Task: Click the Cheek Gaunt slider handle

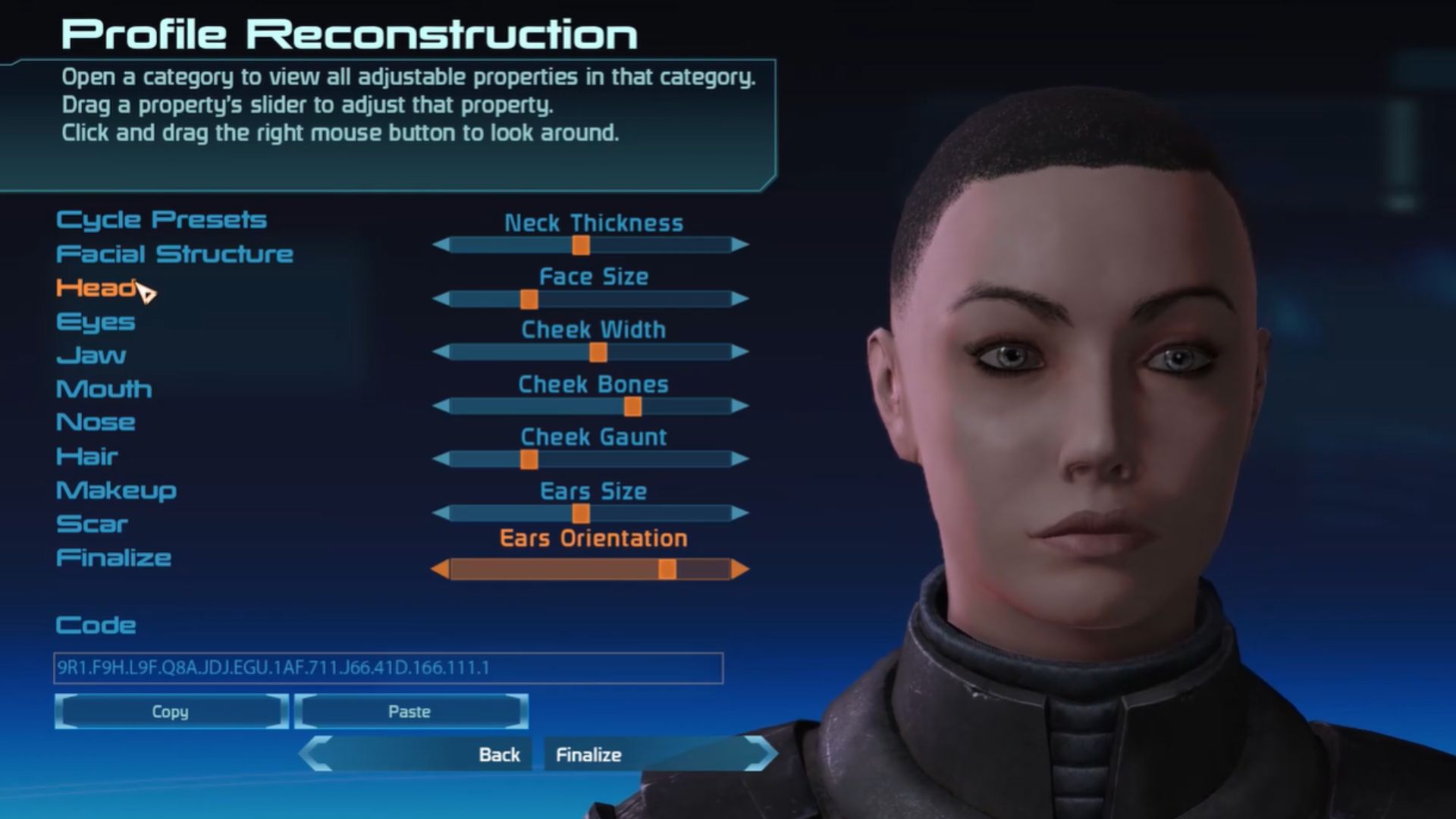Action: point(529,460)
